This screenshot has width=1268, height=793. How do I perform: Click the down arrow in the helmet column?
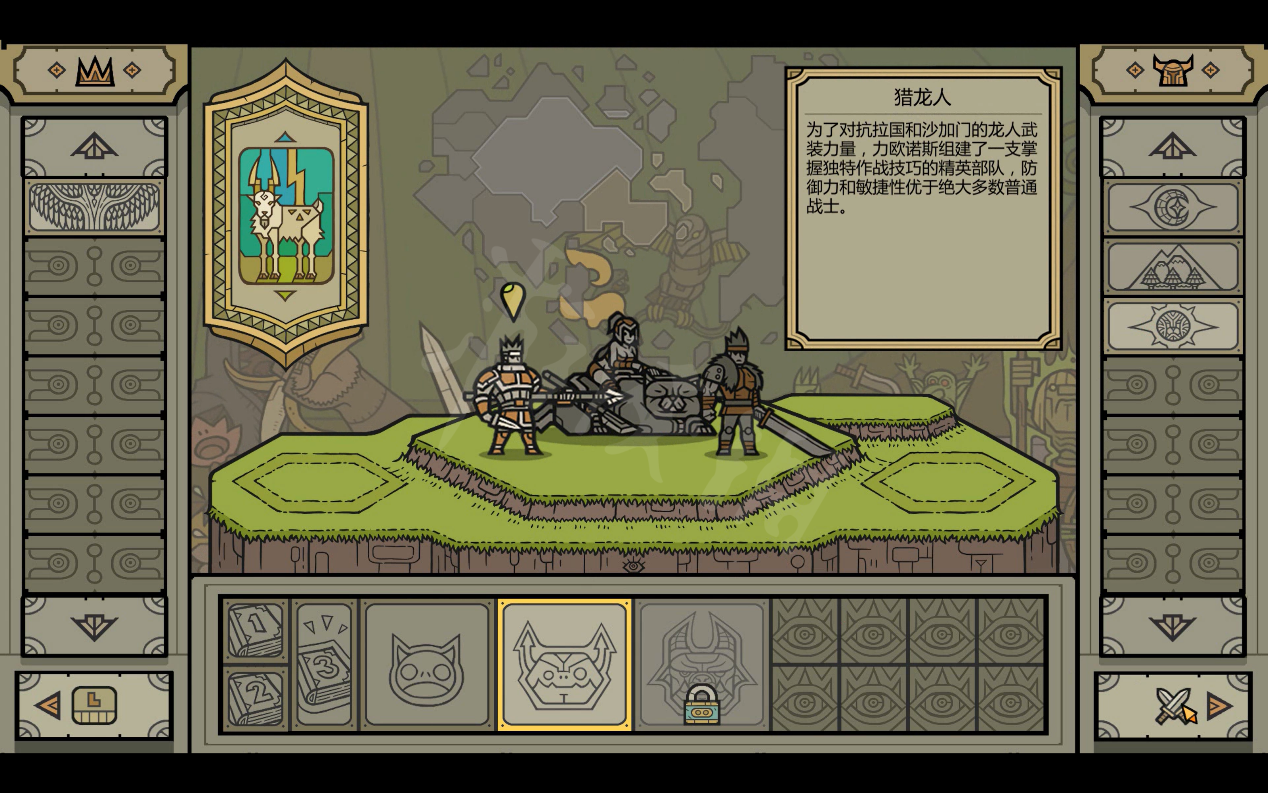(x=1173, y=626)
